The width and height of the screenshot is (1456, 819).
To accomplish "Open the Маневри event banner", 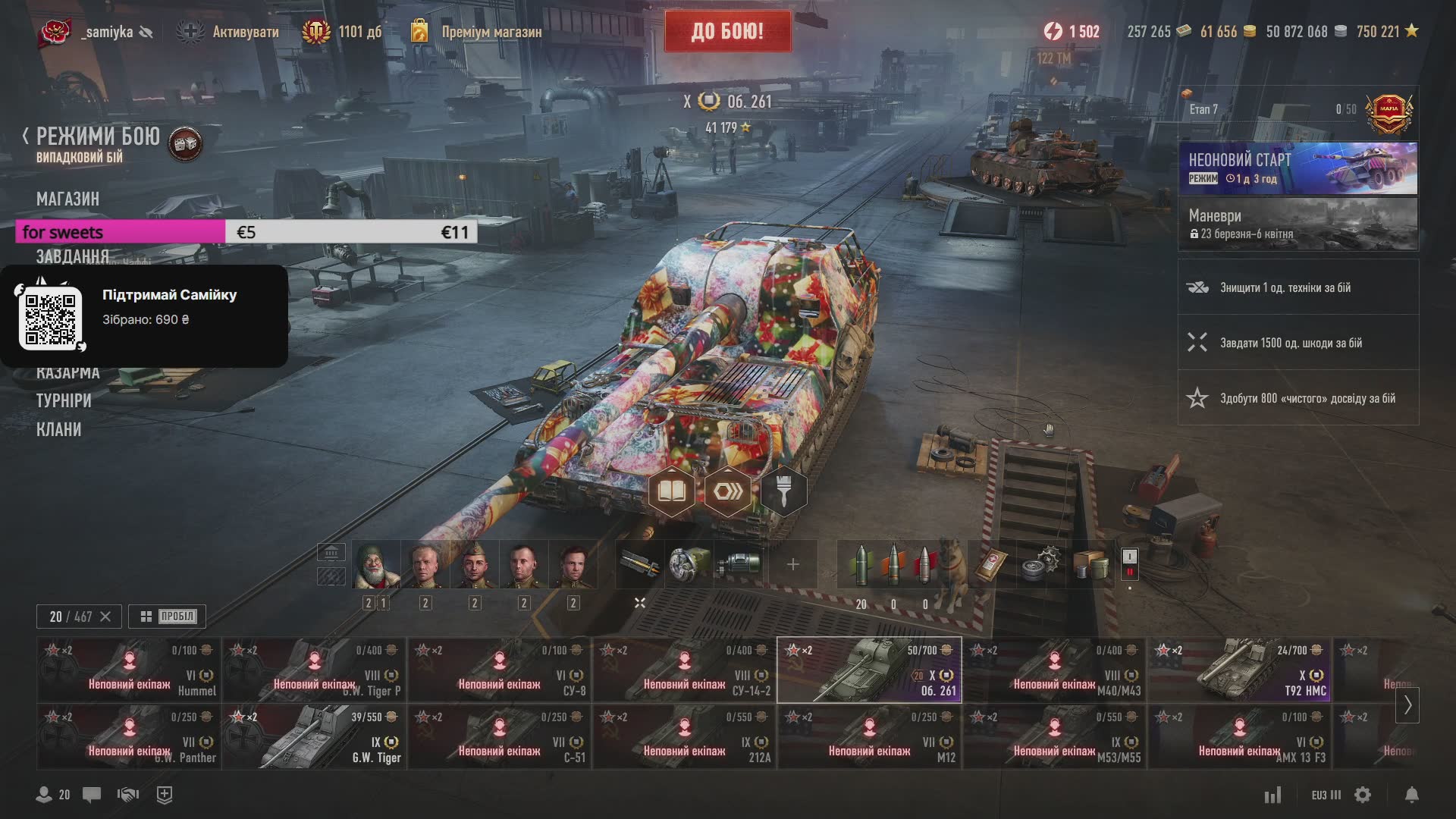I will point(1298,224).
